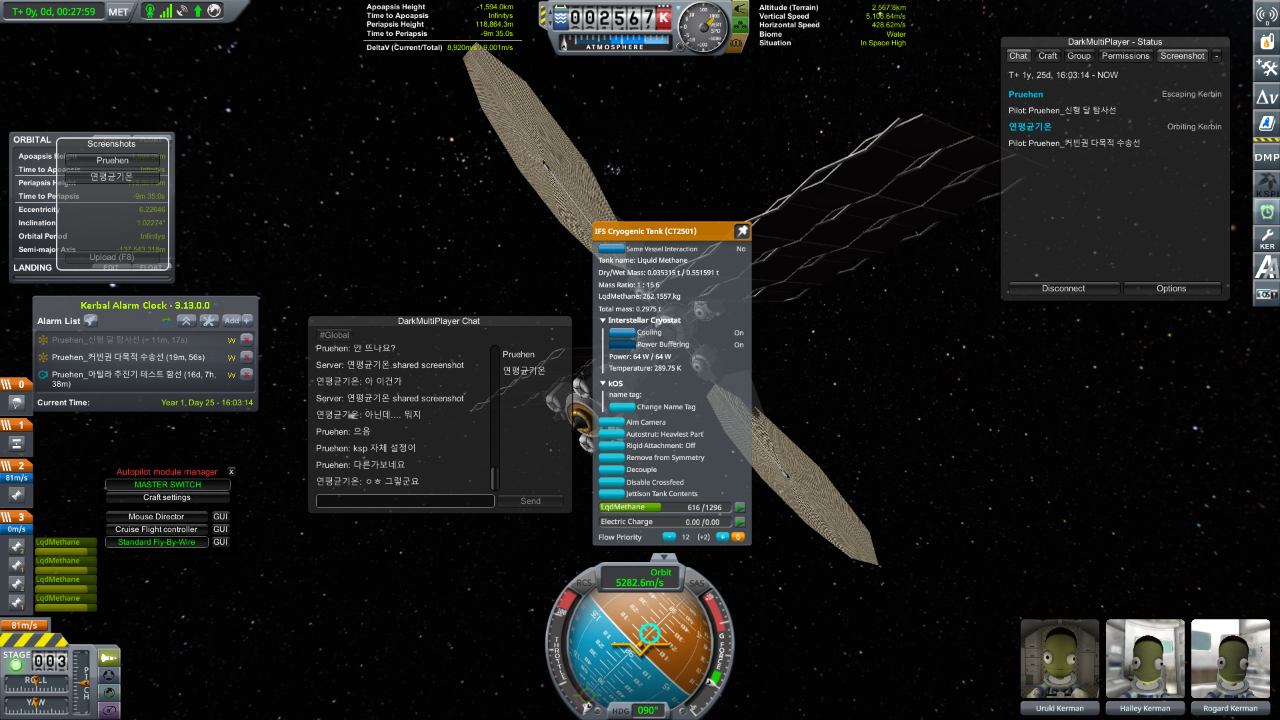Select Pruehen in the Screenshots list
Viewport: 1280px width, 720px height.
coord(112,160)
